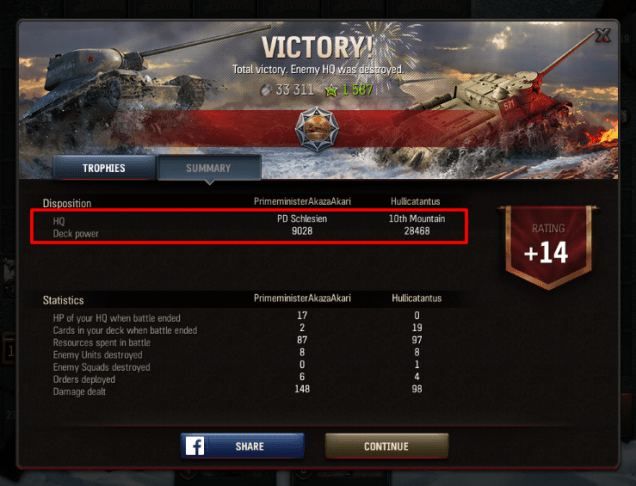Screen dimensions: 636x486
Task: Select the Summary tab
Action: (x=208, y=168)
